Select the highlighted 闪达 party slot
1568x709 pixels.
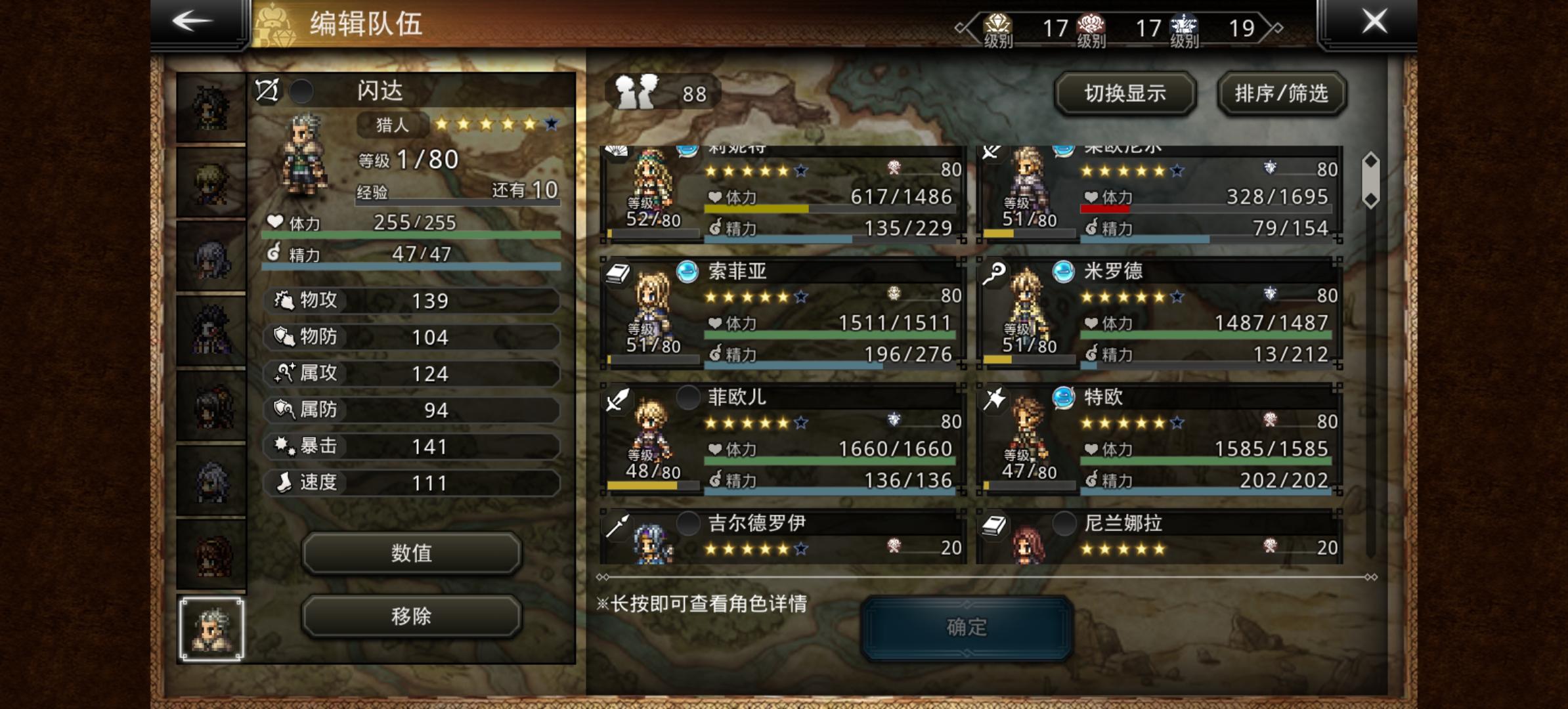click(x=211, y=628)
